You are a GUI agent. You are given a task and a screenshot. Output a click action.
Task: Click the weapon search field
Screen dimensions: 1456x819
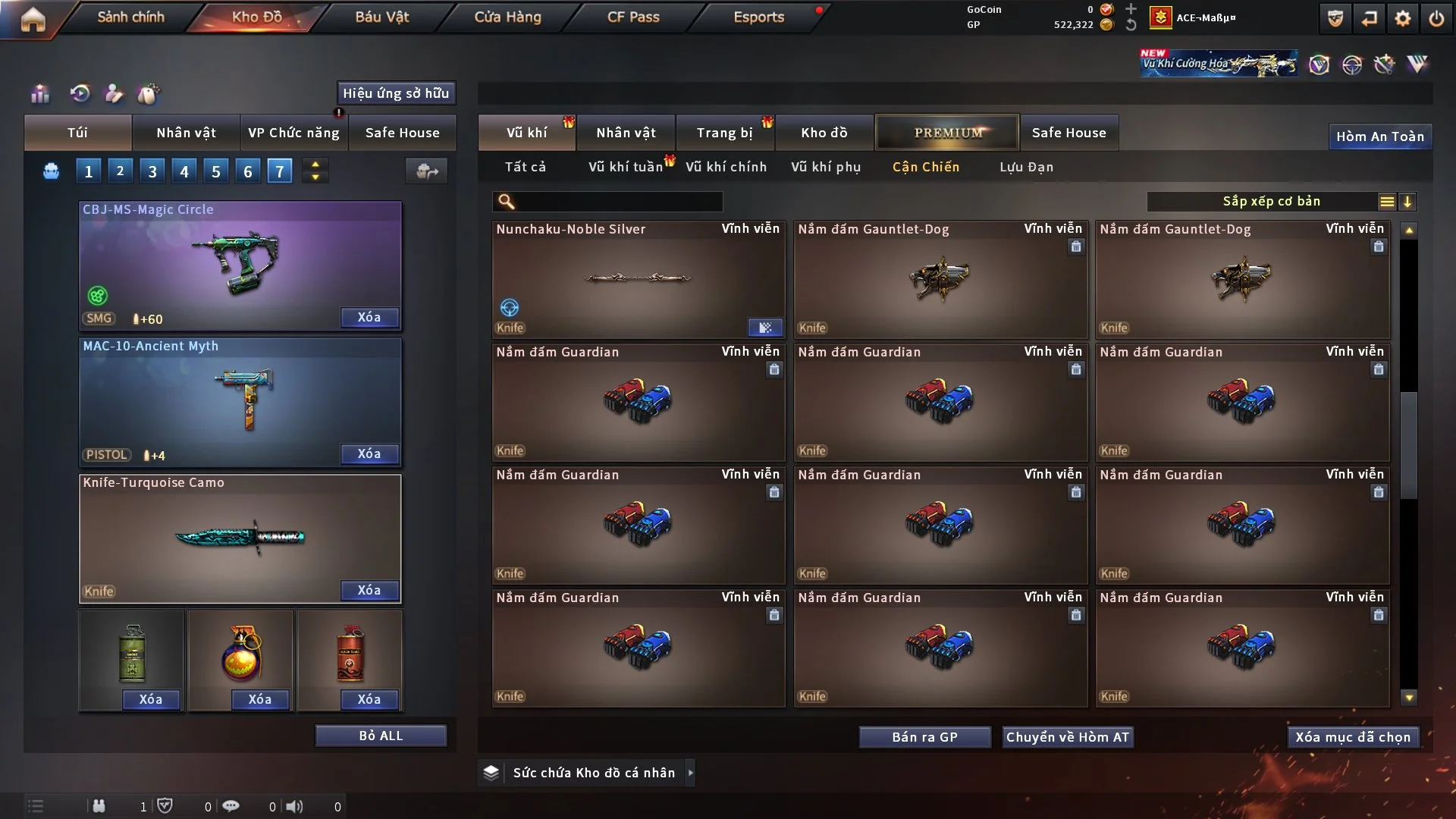pos(618,202)
